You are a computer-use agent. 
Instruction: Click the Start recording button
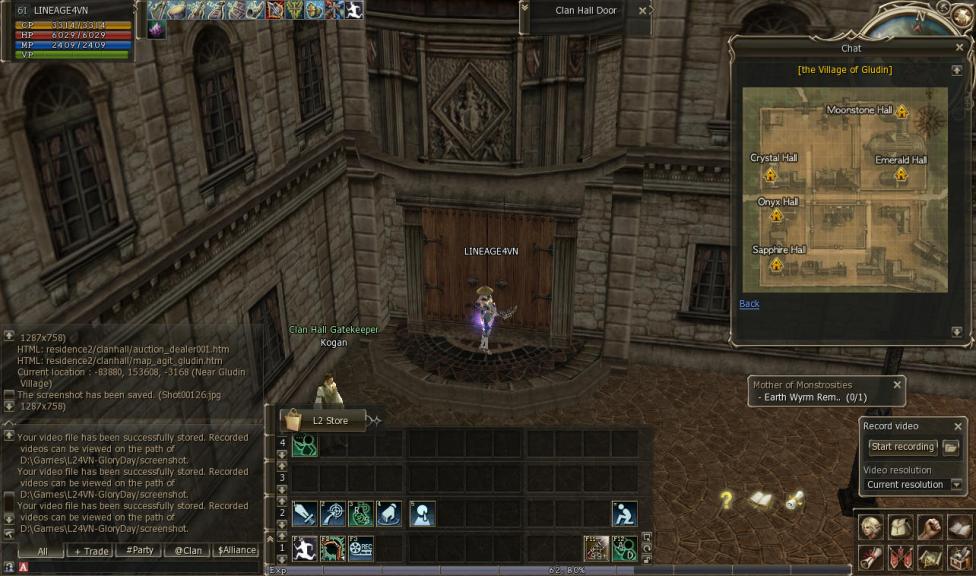[x=901, y=447]
